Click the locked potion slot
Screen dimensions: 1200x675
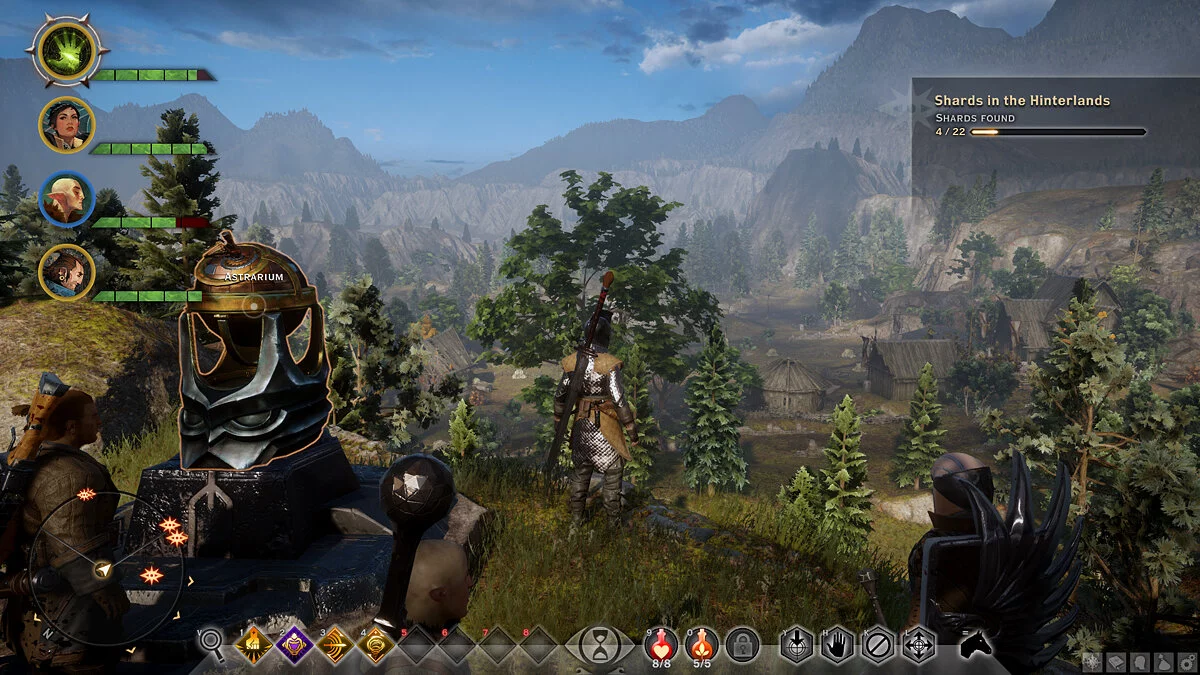point(742,644)
